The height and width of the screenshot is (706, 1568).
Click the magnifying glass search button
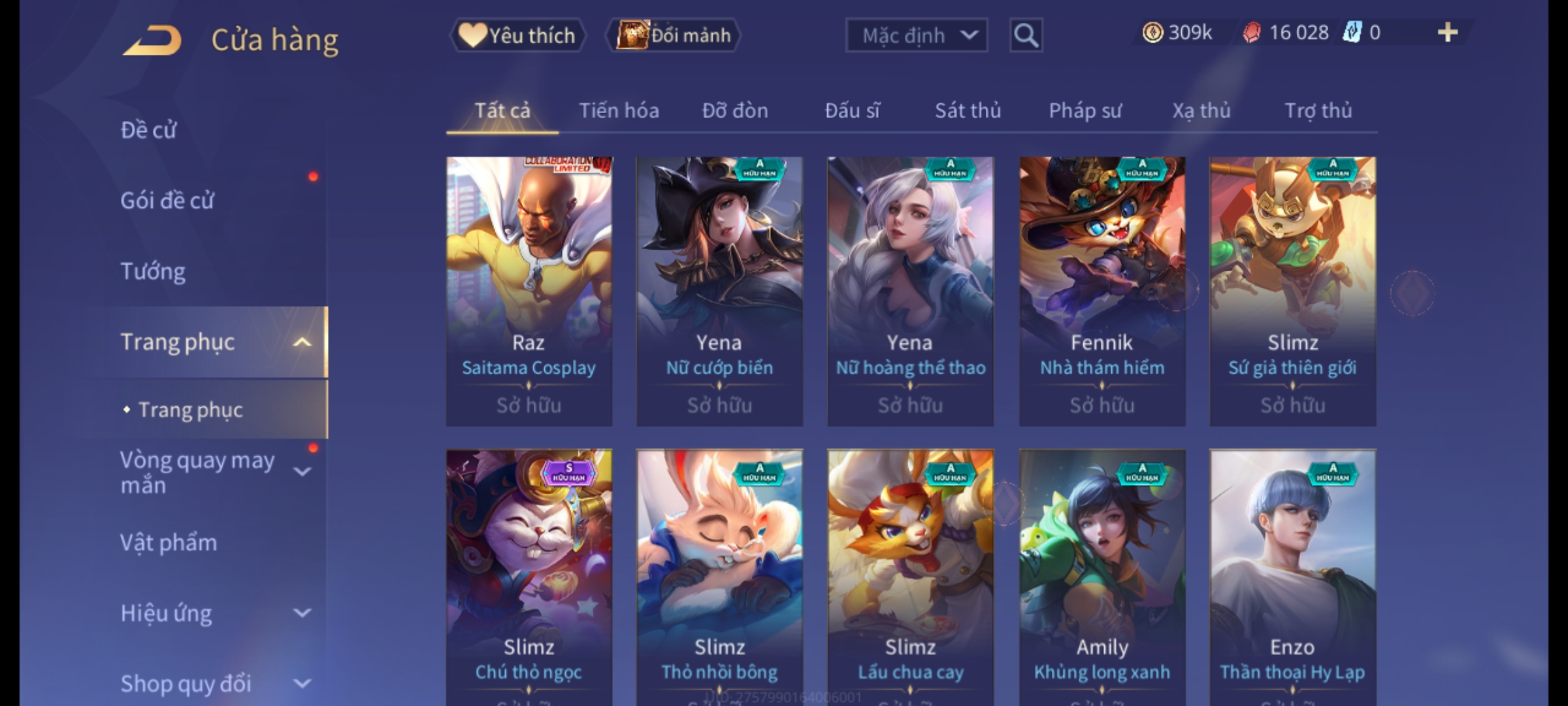click(x=1026, y=35)
